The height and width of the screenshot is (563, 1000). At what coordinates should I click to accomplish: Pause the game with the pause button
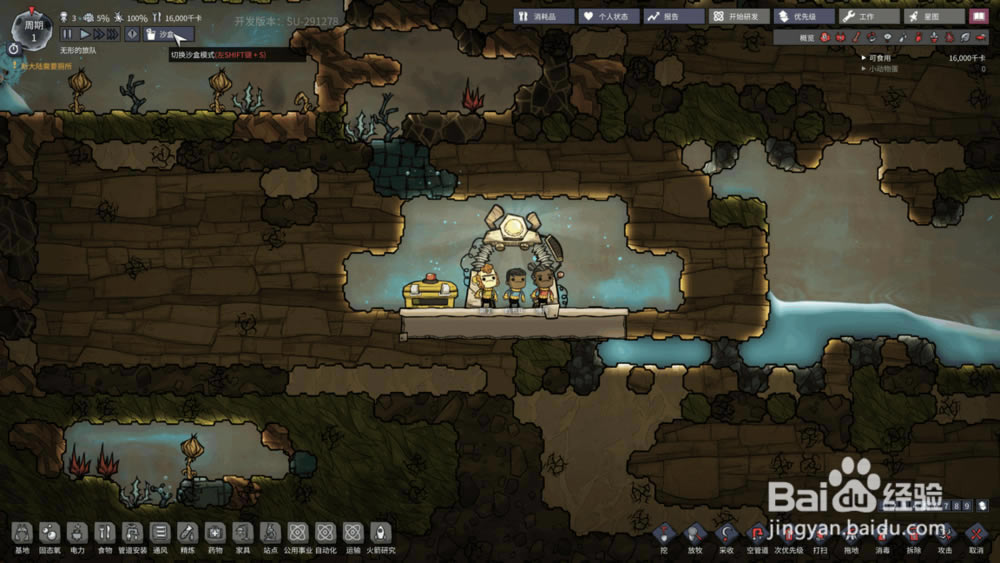(68, 34)
